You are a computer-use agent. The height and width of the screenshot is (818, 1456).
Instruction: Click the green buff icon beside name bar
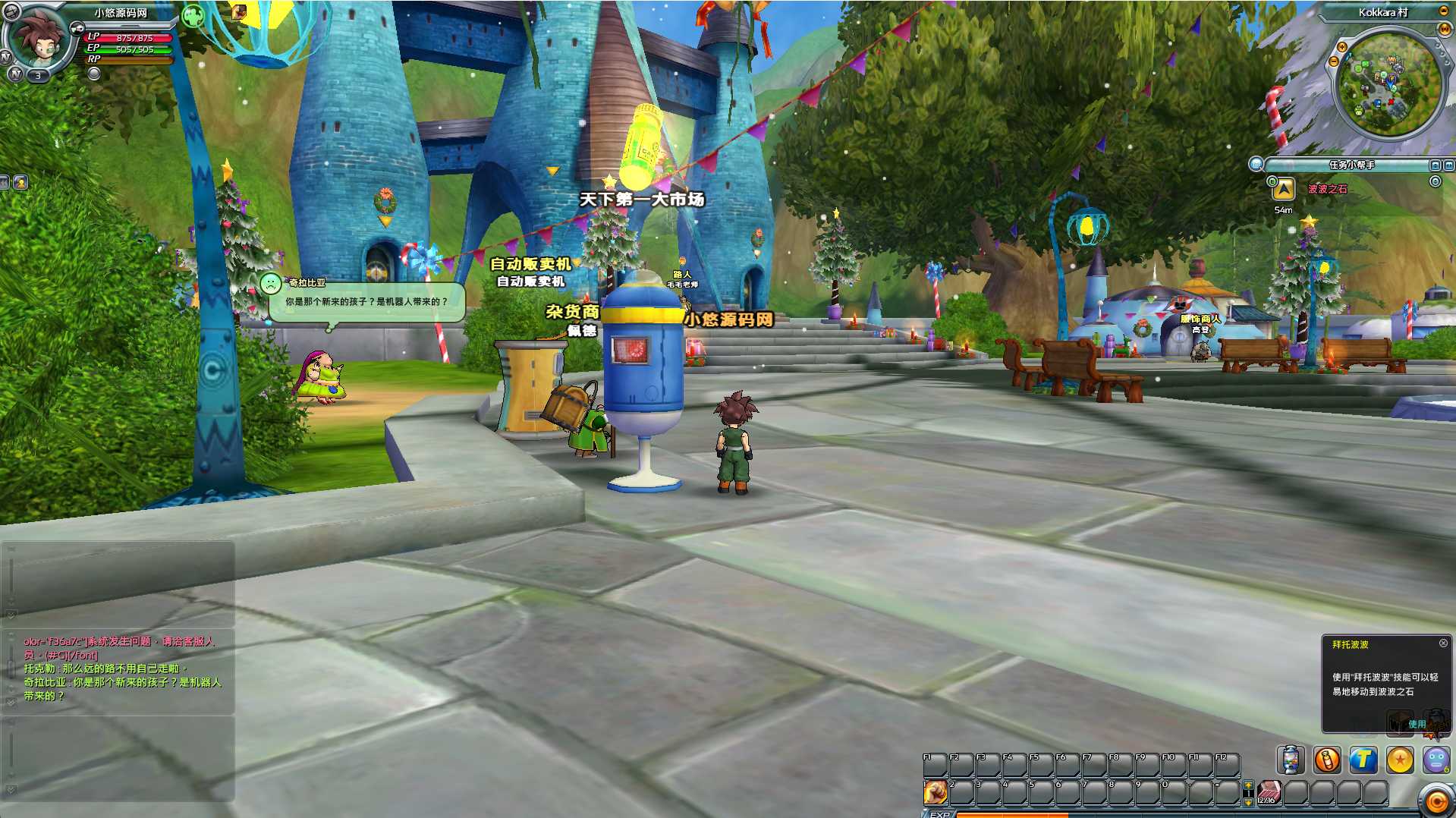(193, 15)
